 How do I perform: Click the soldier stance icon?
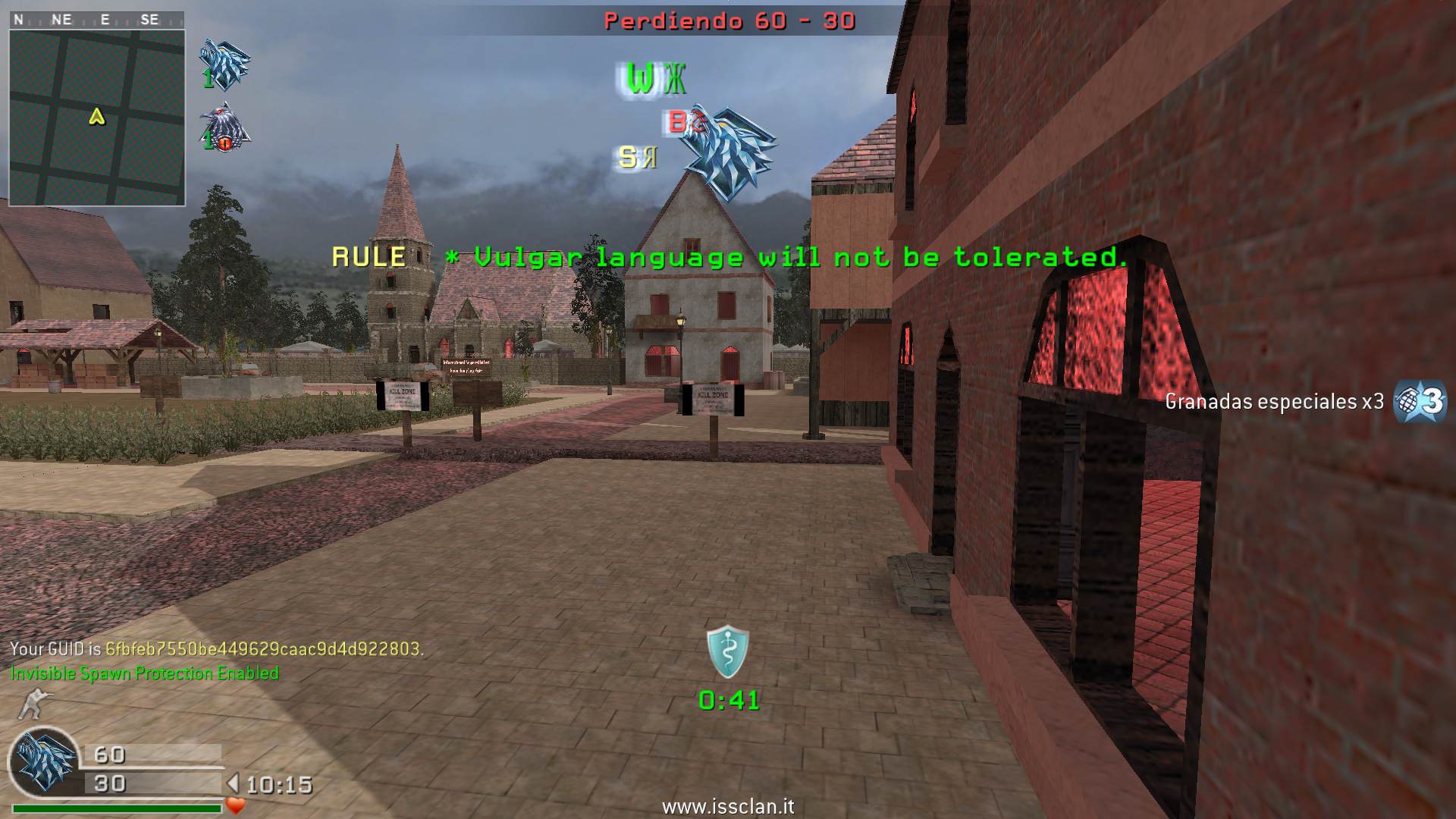(33, 703)
